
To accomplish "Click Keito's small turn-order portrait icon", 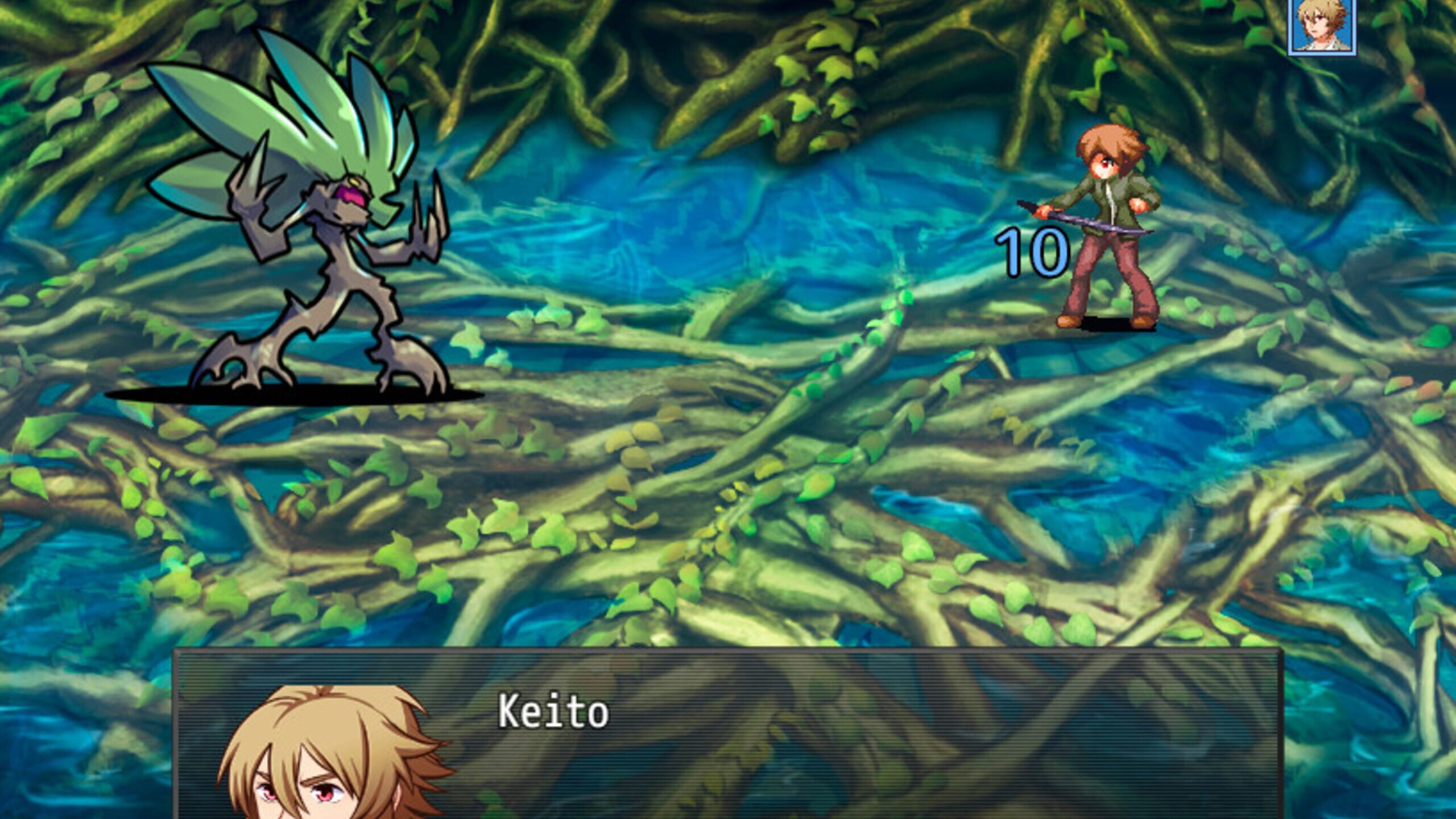I will click(1322, 26).
